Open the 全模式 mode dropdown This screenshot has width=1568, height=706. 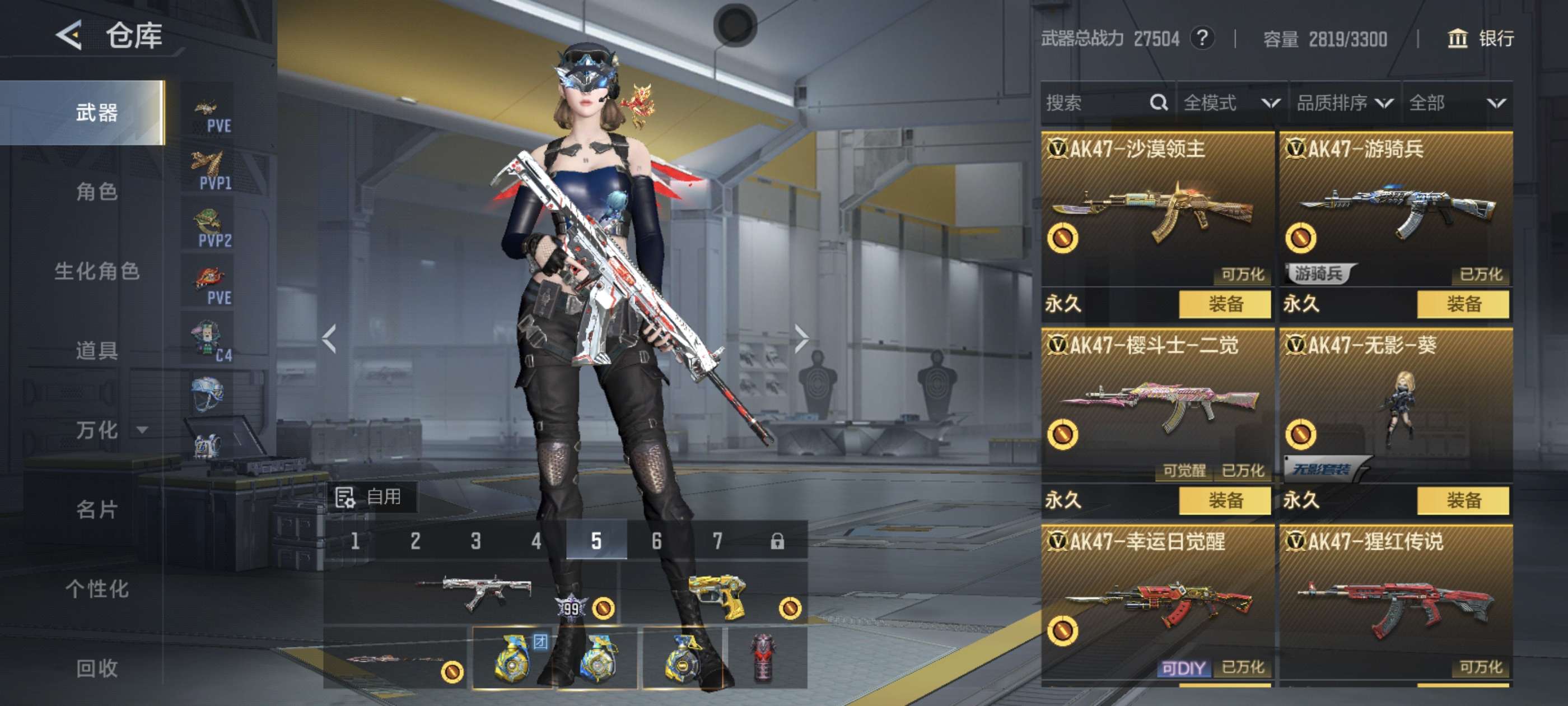point(1231,103)
